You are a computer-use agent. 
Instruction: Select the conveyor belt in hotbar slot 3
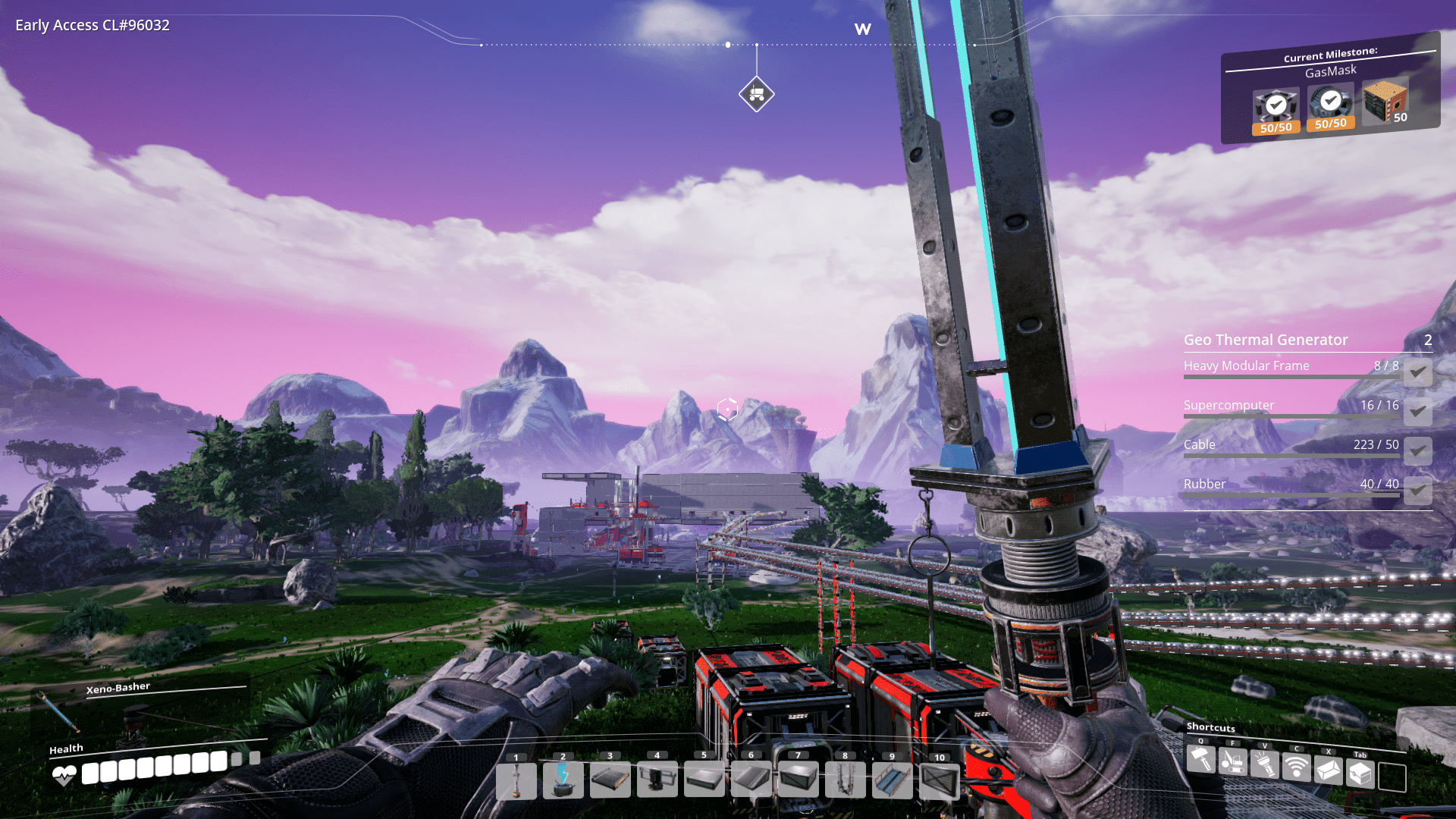[x=611, y=780]
